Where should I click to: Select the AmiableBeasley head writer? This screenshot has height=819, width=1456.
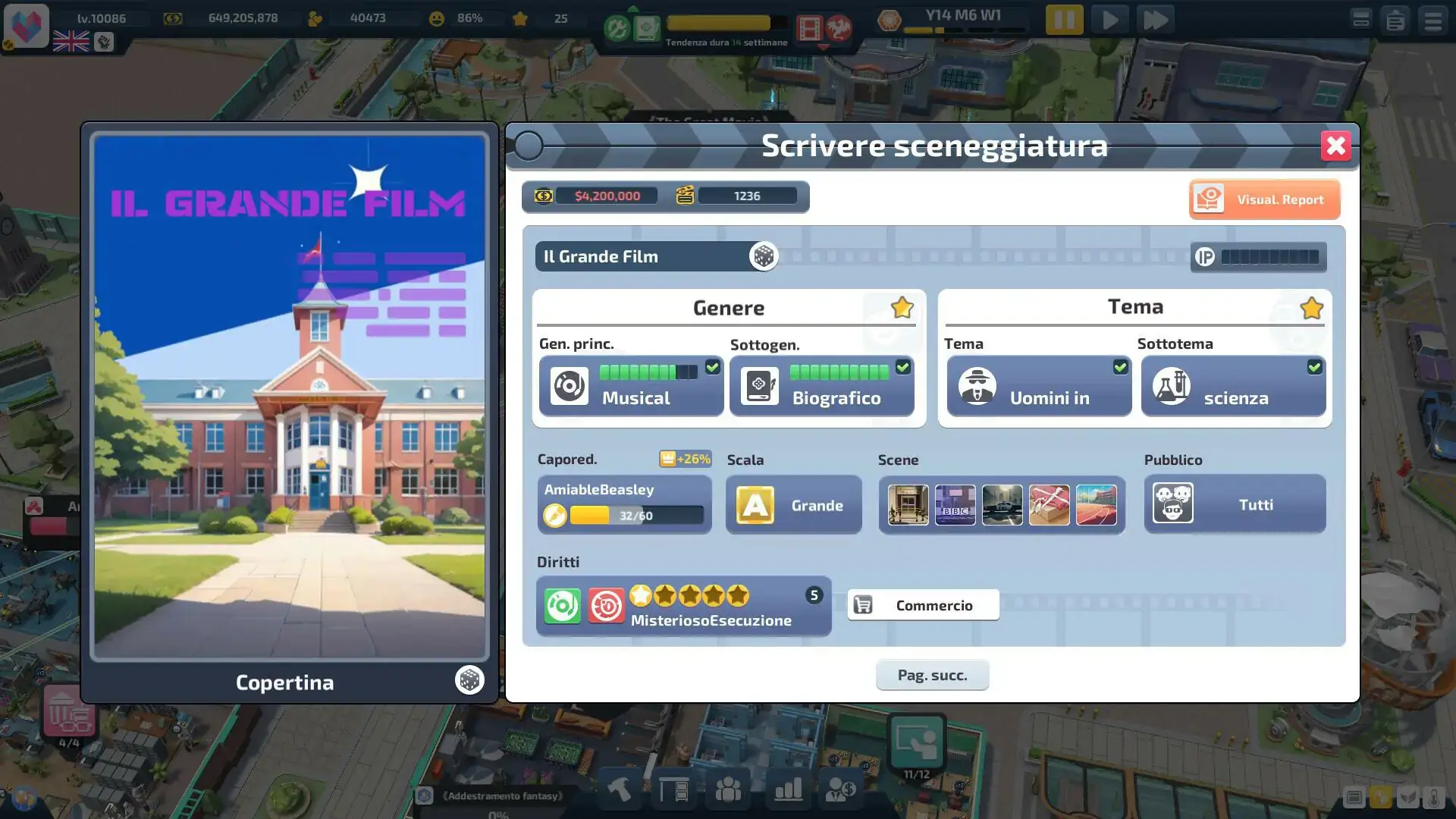[624, 504]
